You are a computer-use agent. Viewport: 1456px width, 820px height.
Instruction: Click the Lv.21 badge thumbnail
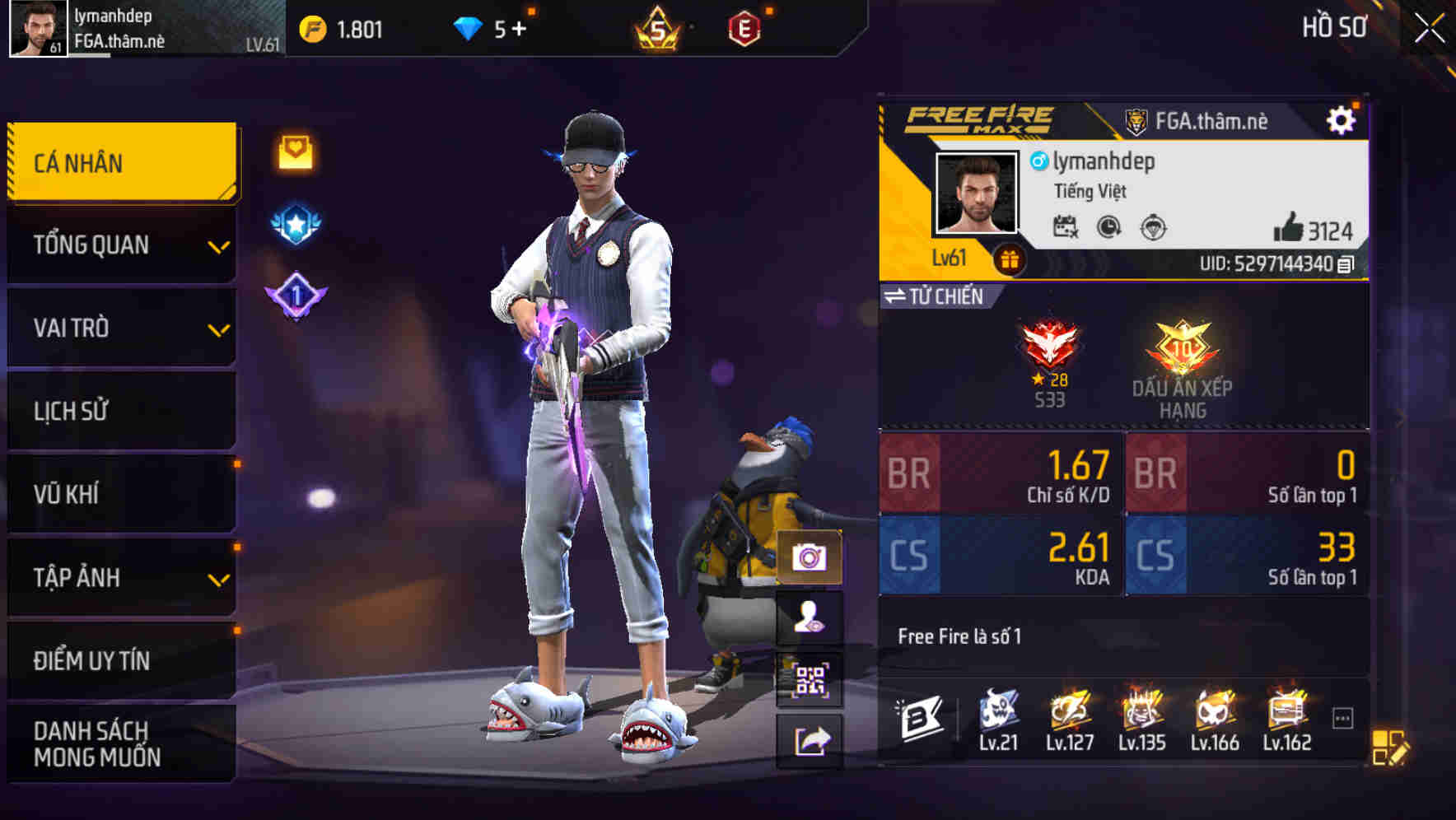(x=998, y=720)
